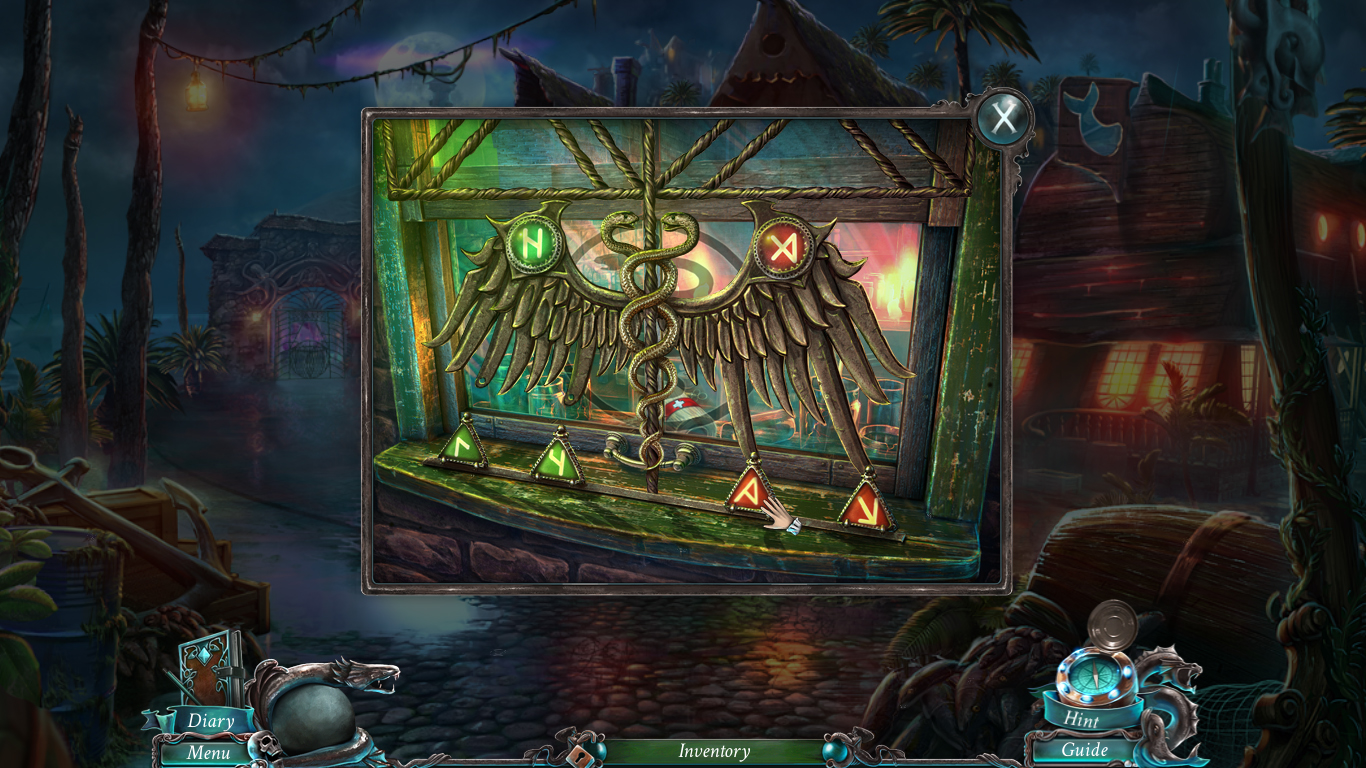This screenshot has height=768, width=1366.
Task: Open the Guide
Action: pos(1083,750)
